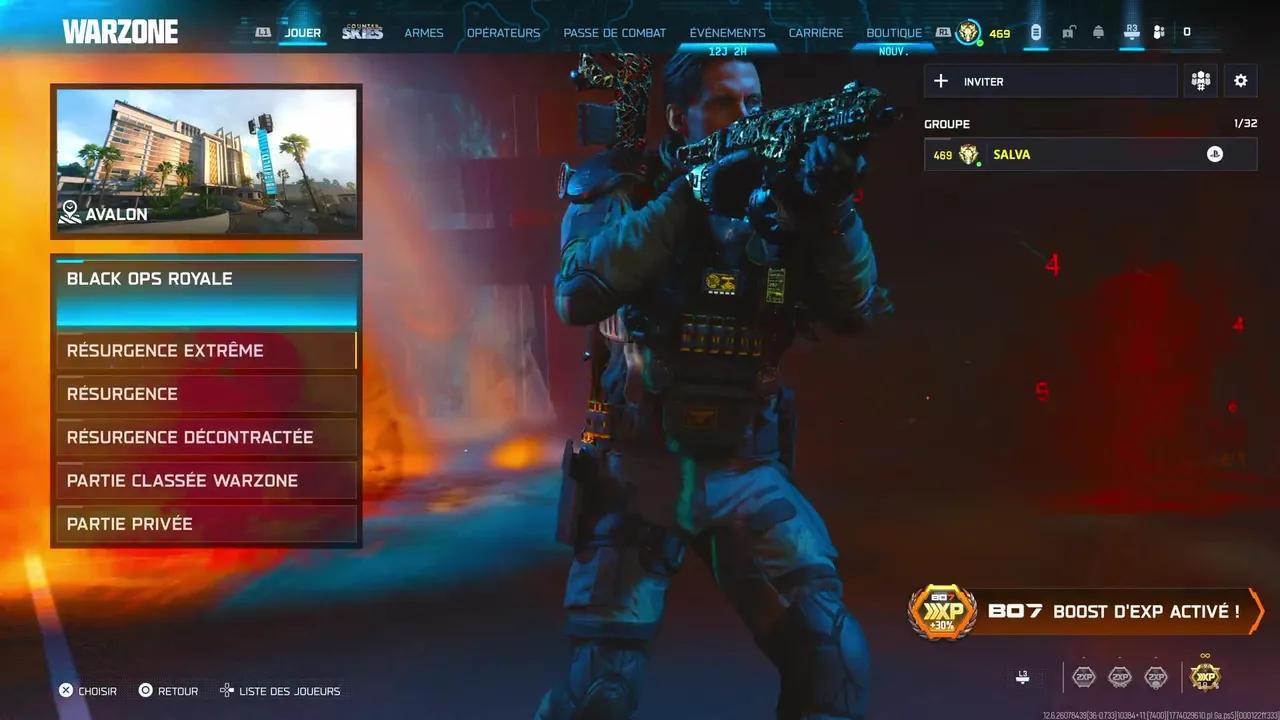This screenshot has width=1280, height=720.
Task: Choose PARTIE PRIVÉE mode
Action: pos(206,523)
